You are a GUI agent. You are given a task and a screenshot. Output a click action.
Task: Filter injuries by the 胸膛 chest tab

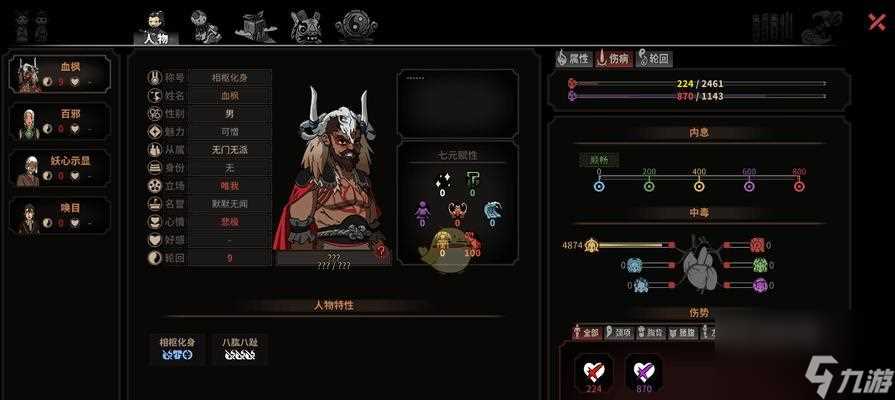tap(653, 333)
